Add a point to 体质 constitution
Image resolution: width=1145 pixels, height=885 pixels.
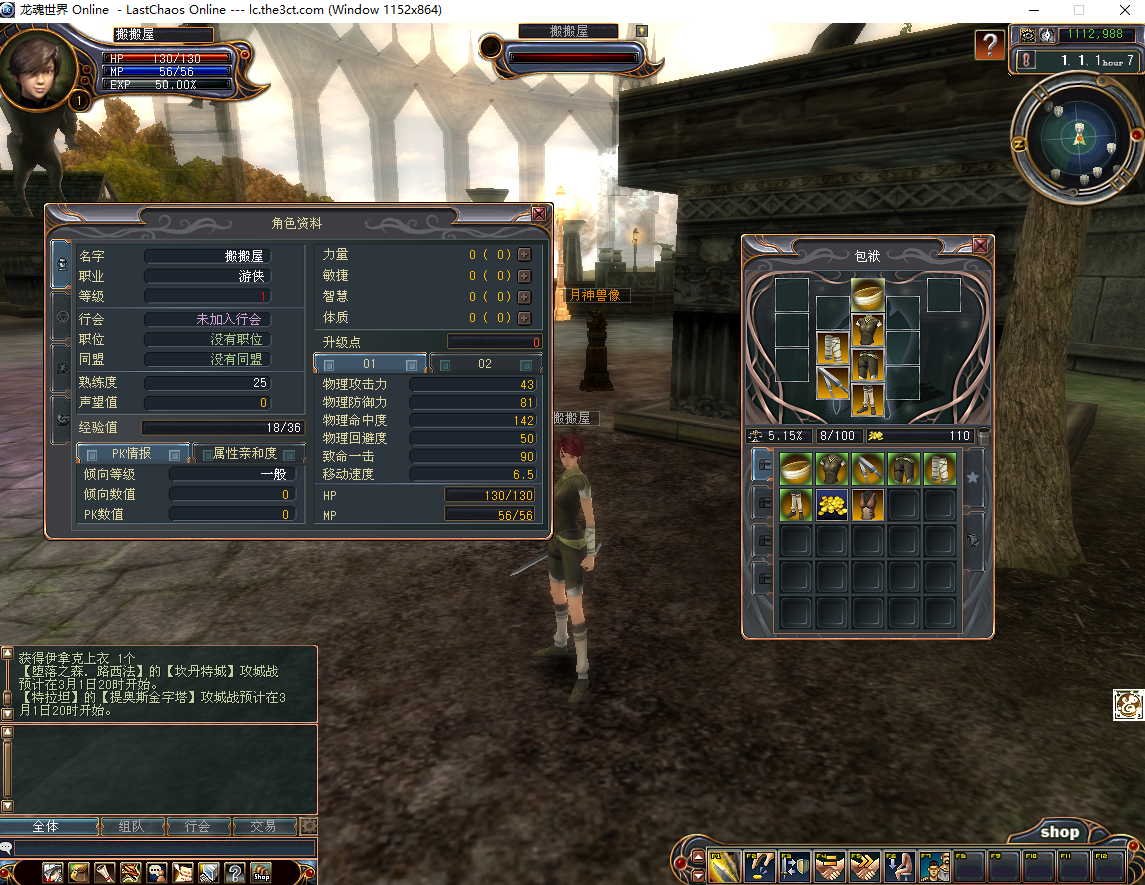coord(524,318)
